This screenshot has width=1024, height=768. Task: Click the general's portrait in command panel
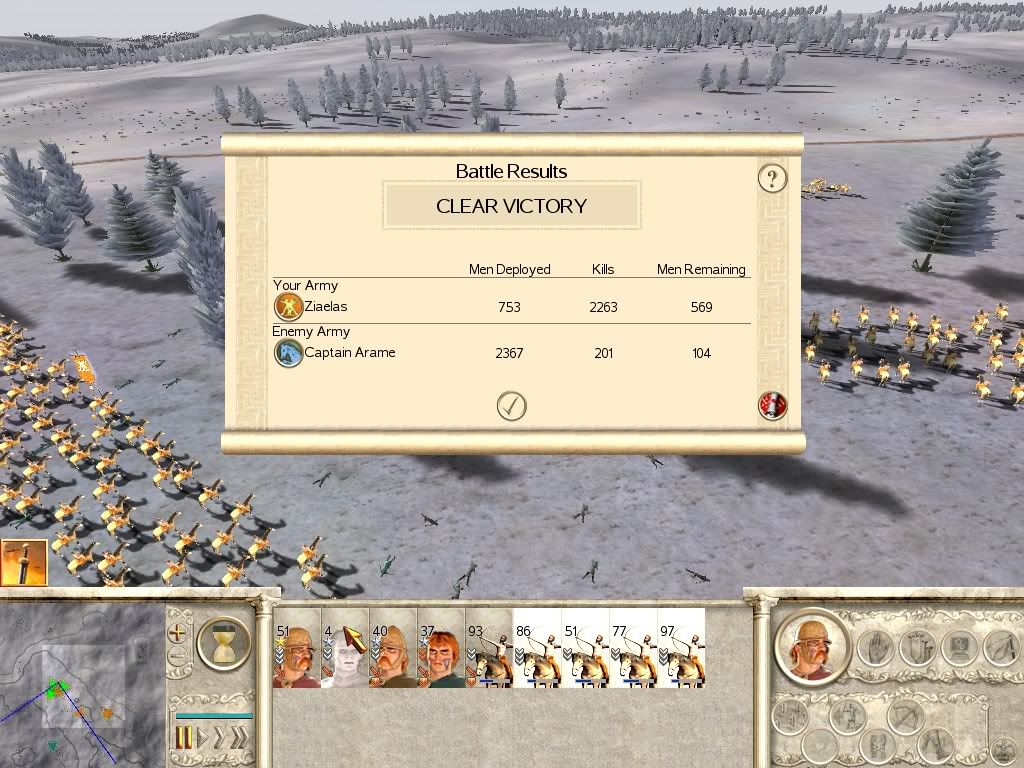coord(811,644)
